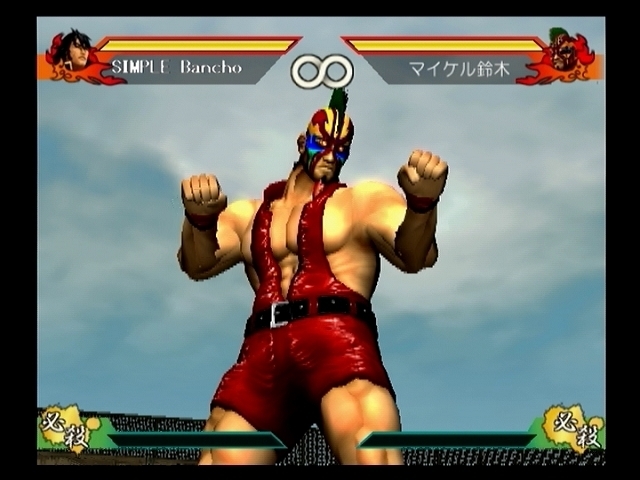The height and width of the screenshot is (480, 640).
Task: Click player one's 必殺 special emblem
Action: pos(64,427)
